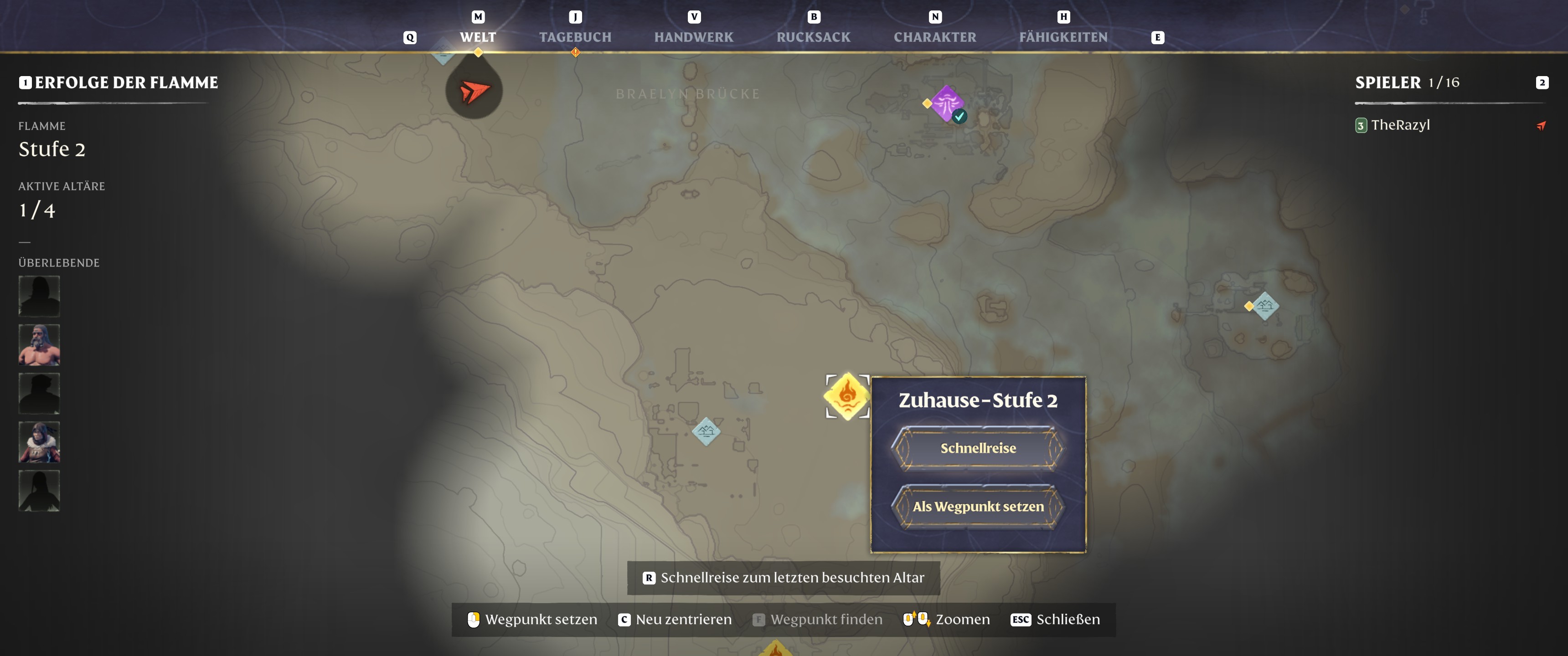
Task: Switch to the Tagebuch tab
Action: pyautogui.click(x=575, y=37)
